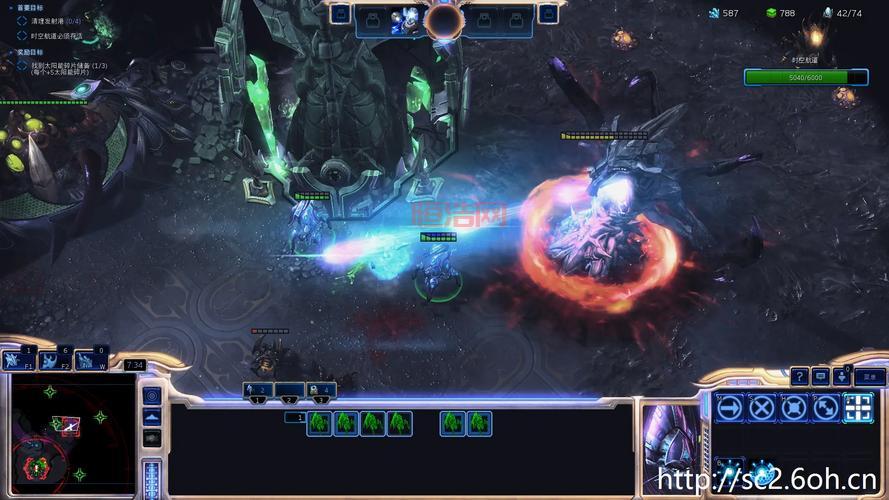889x500 pixels.
Task: Select the first green unit wireframe
Action: click(x=319, y=423)
